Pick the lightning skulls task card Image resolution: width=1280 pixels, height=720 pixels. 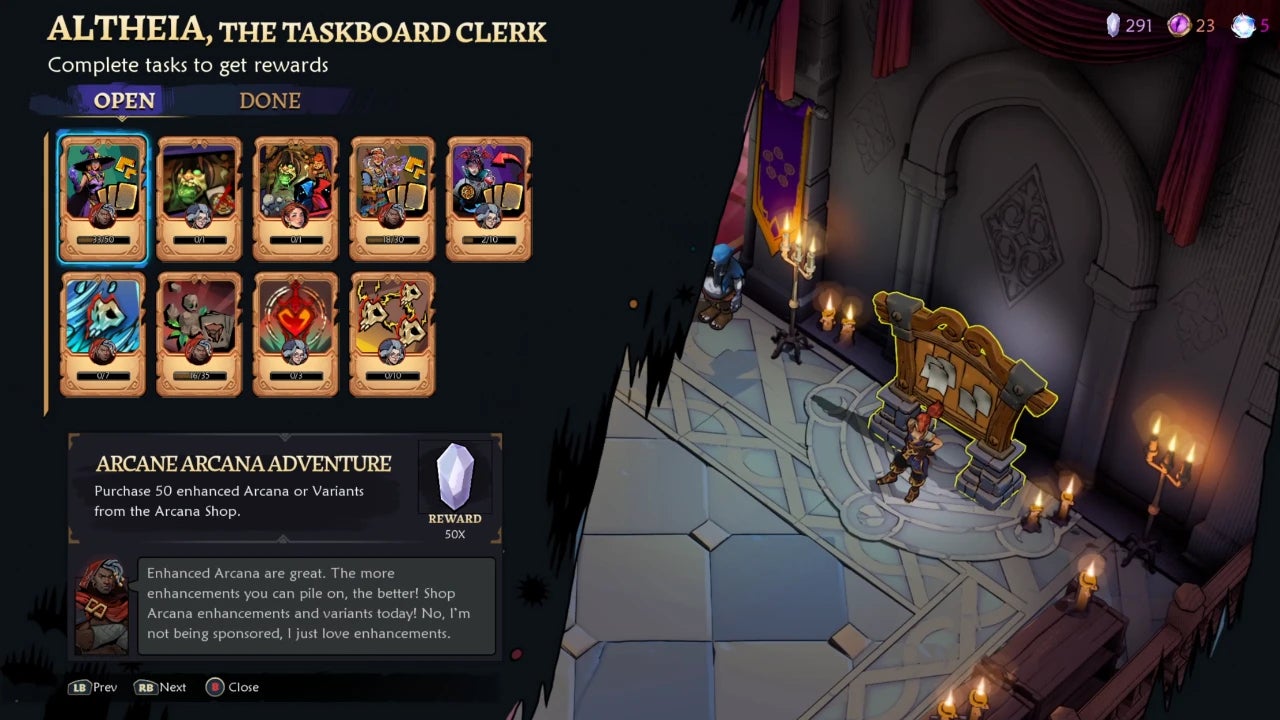(x=392, y=334)
